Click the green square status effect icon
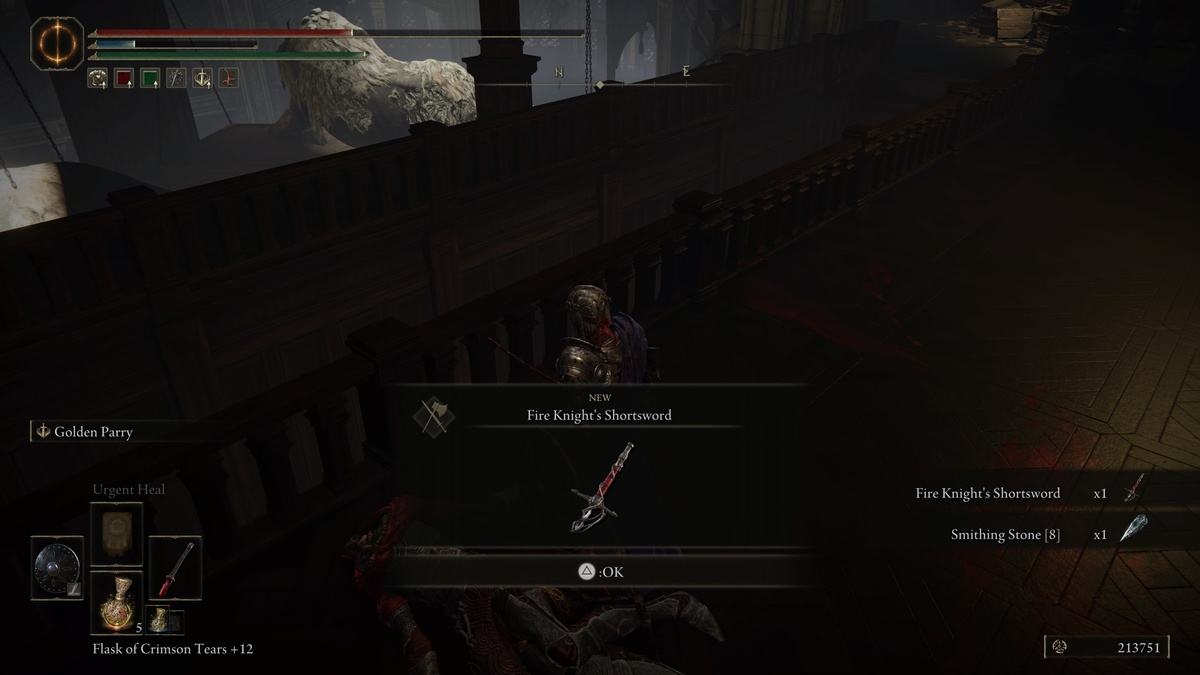Screen dimensions: 1200x675 [150, 78]
